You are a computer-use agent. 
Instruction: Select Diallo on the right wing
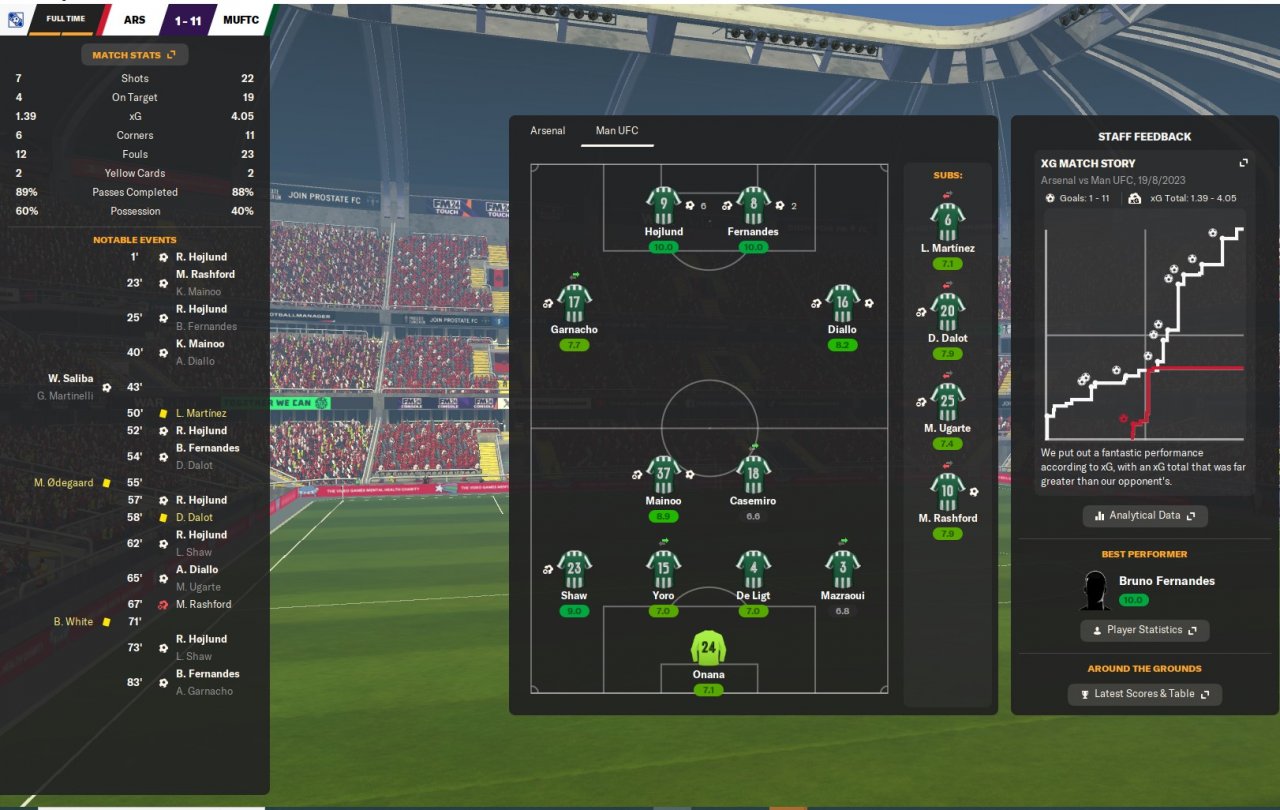pyautogui.click(x=842, y=304)
